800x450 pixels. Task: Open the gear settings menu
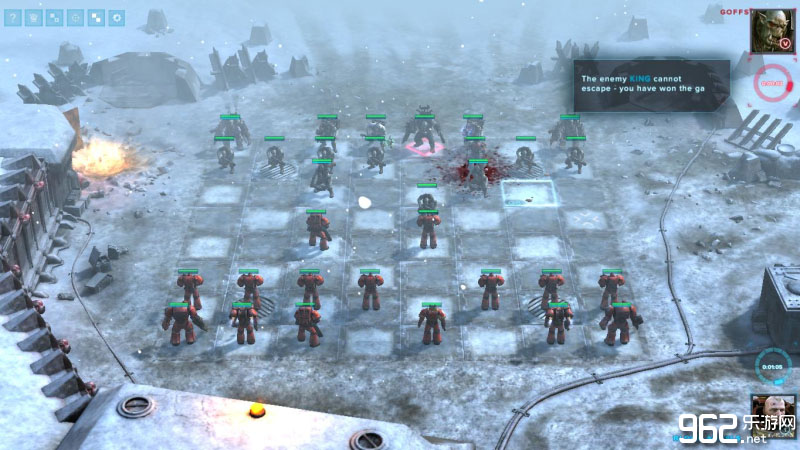(117, 17)
